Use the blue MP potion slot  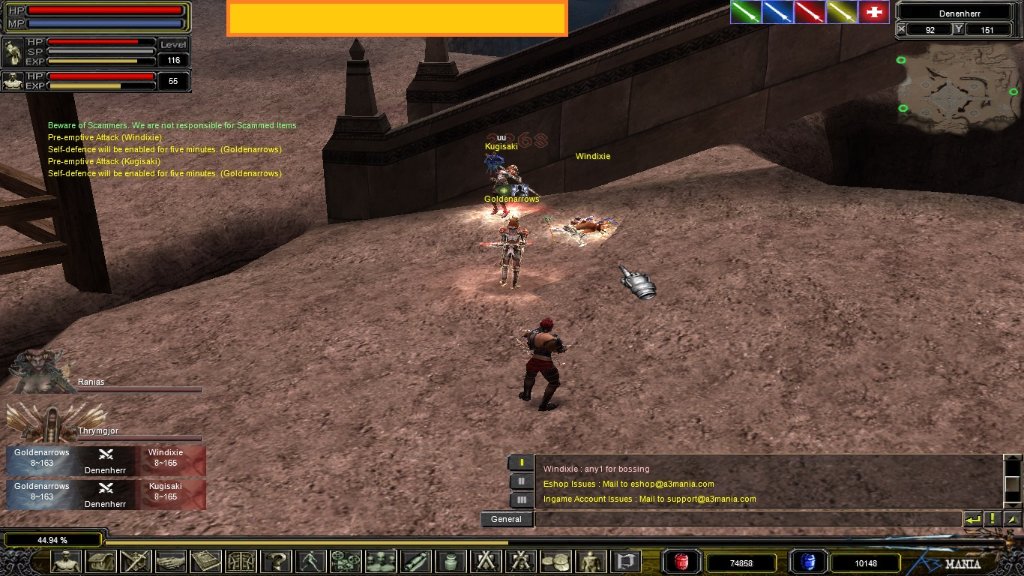click(807, 562)
